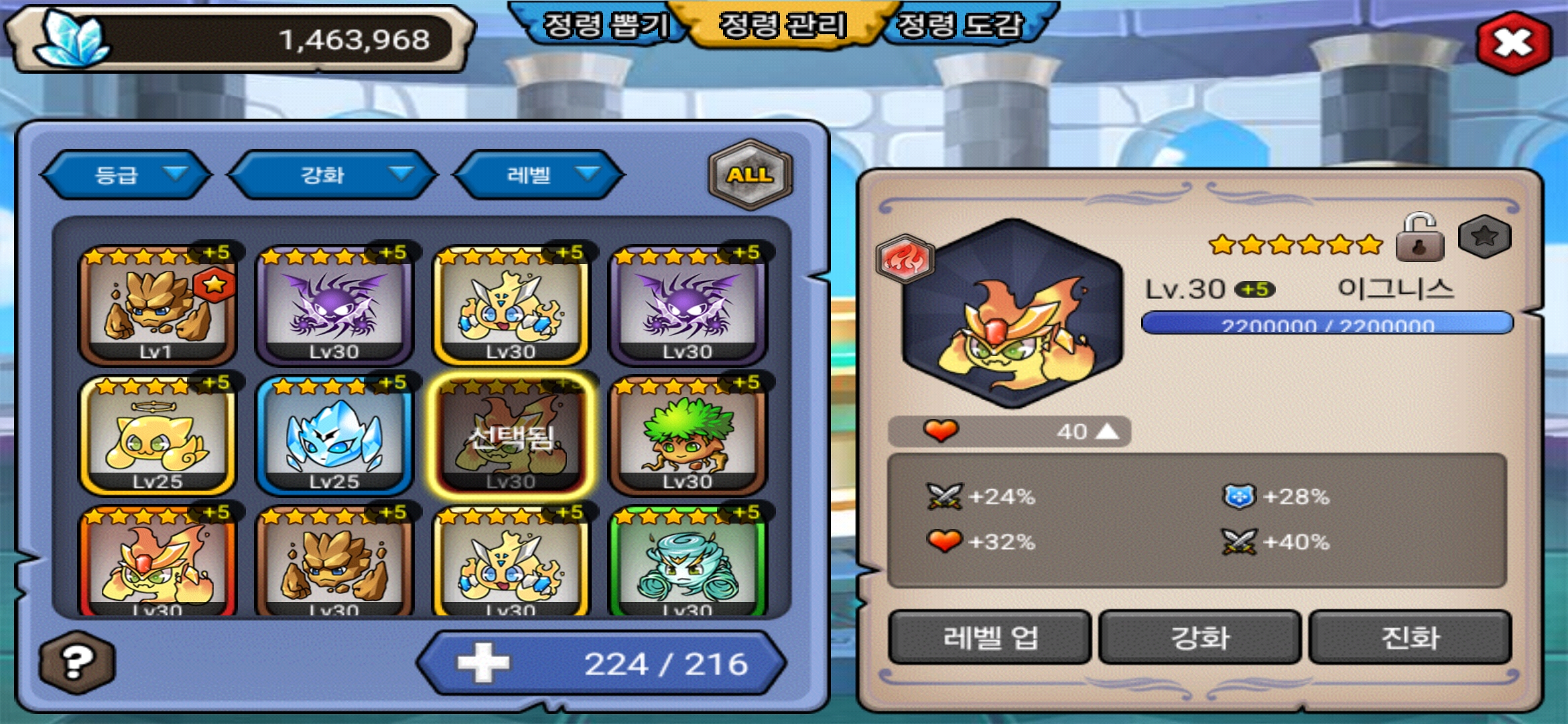Tap the 레벨 업 button
1568x724 pixels.
pyautogui.click(x=990, y=637)
